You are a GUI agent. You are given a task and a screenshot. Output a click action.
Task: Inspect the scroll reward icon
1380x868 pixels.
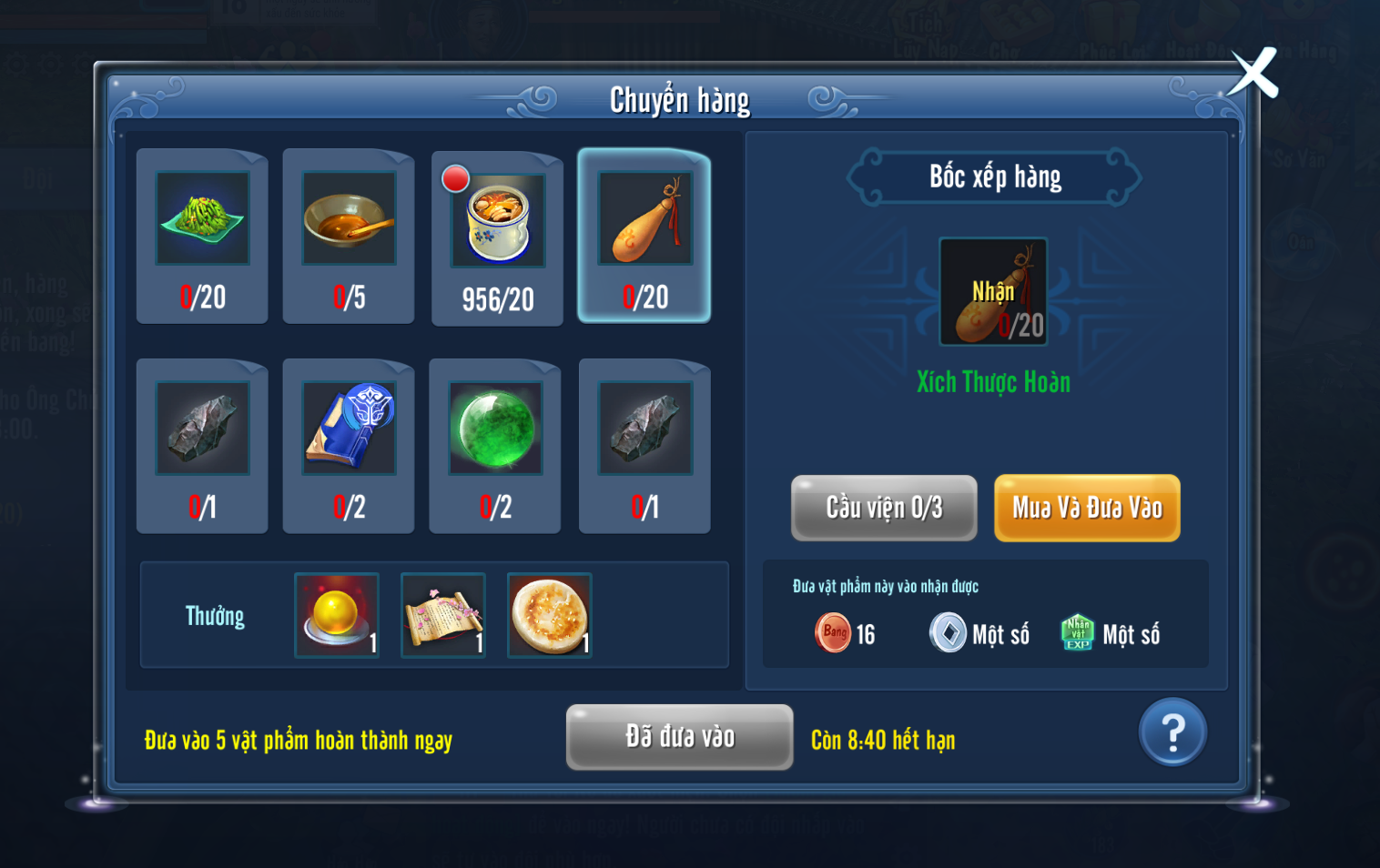click(x=443, y=615)
